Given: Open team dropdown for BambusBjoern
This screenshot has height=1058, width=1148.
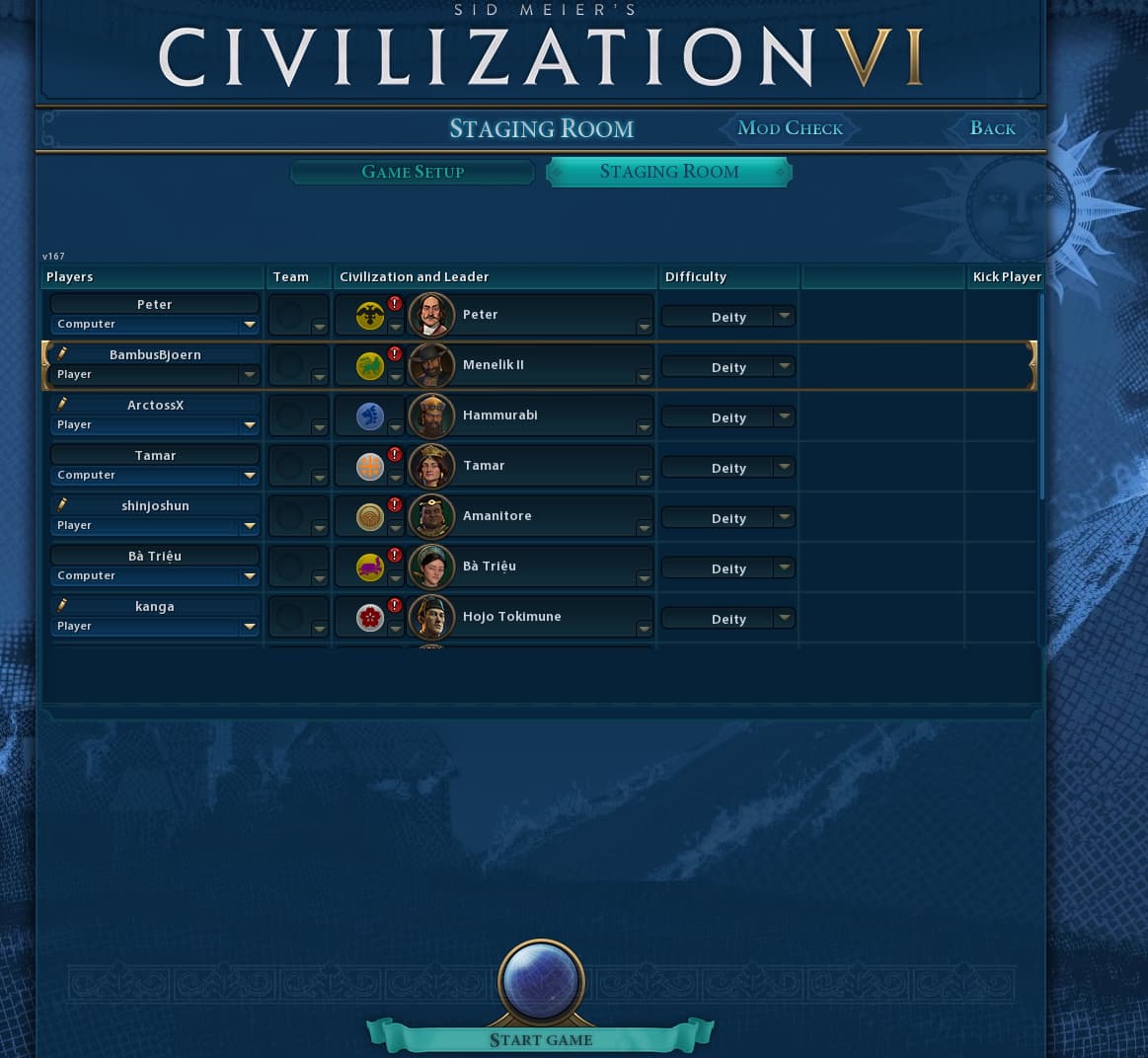Looking at the screenshot, I should click(x=318, y=376).
